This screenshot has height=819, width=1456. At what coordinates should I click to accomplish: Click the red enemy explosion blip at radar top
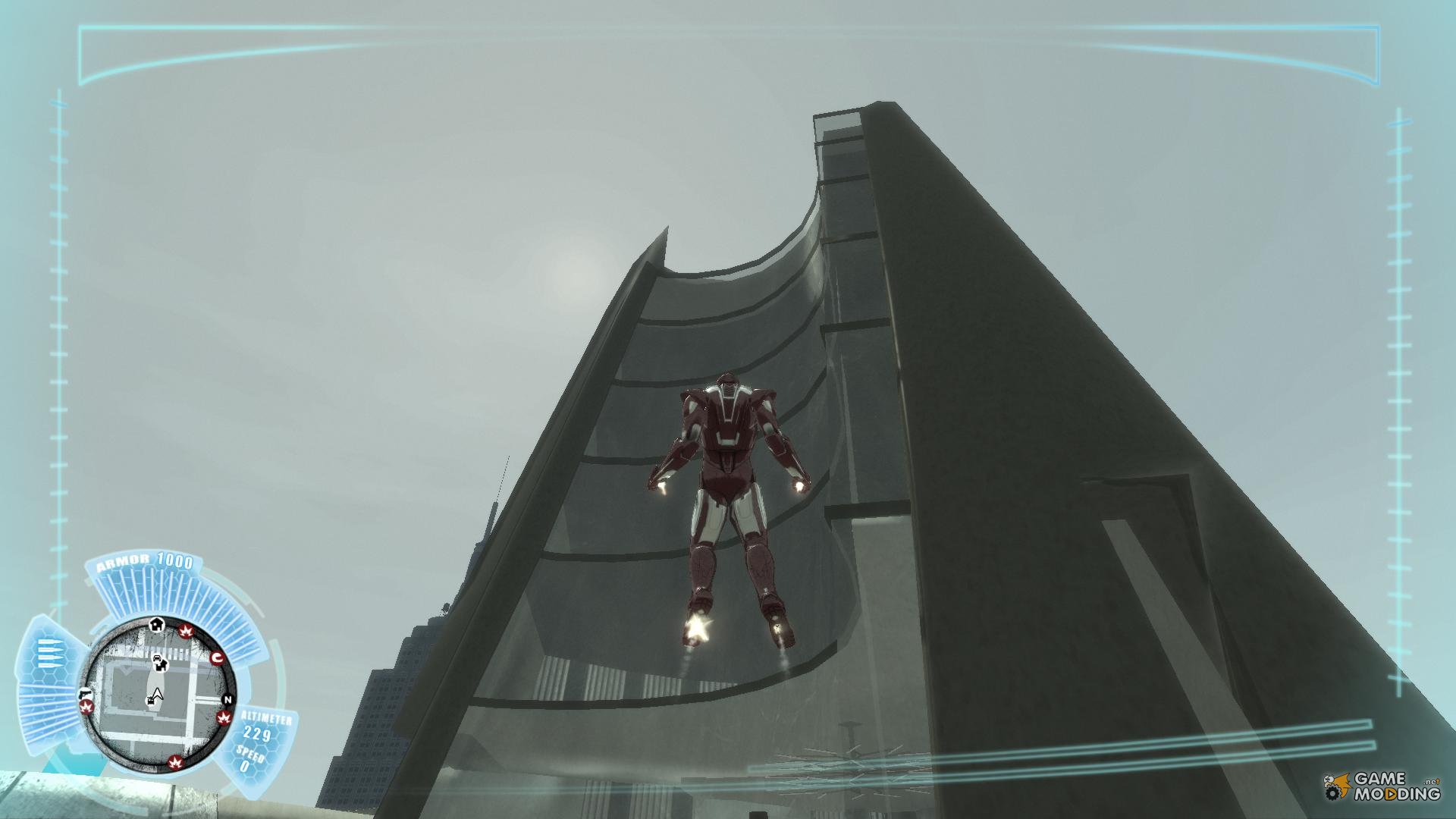(x=186, y=630)
